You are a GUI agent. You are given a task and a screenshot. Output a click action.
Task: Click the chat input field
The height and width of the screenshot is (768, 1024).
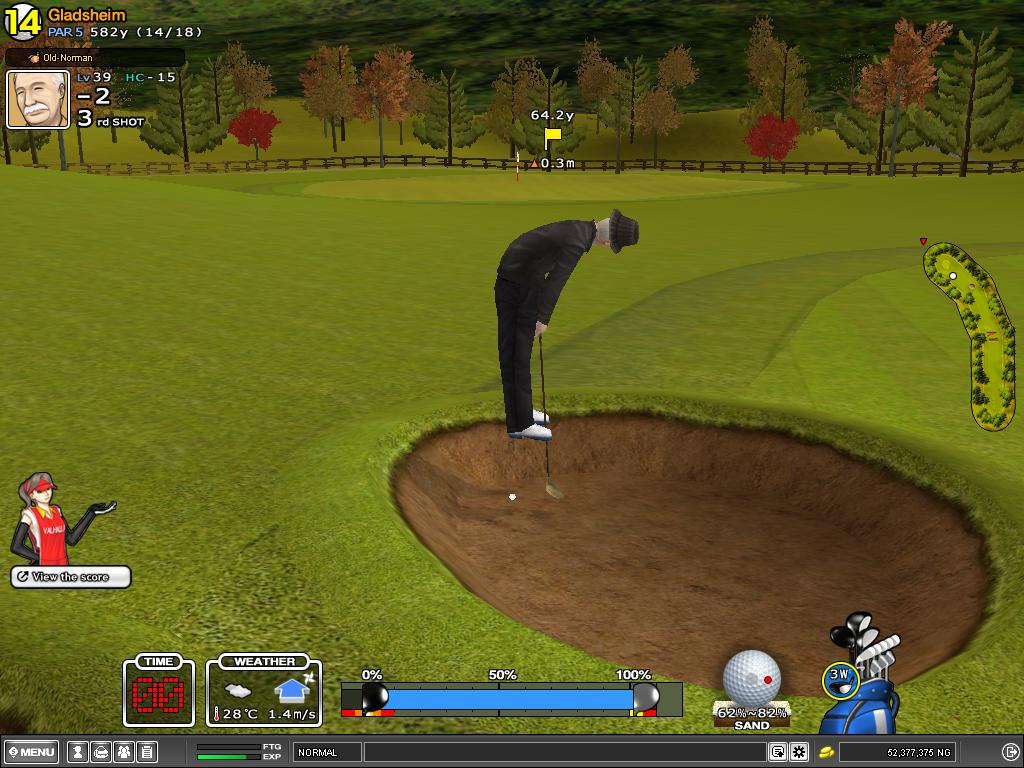[x=565, y=752]
